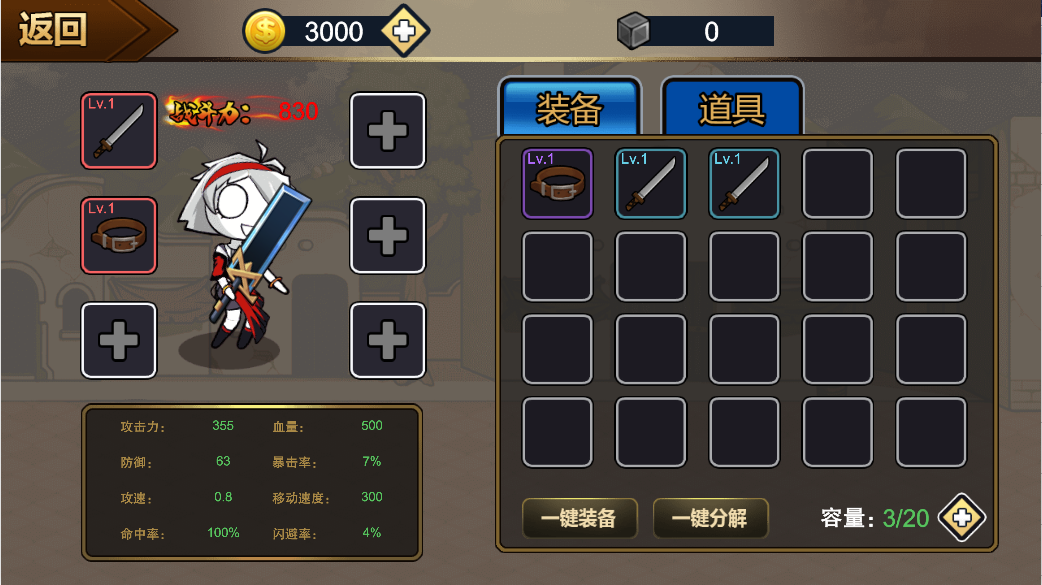Dismantle items with 一键分解

coord(710,518)
